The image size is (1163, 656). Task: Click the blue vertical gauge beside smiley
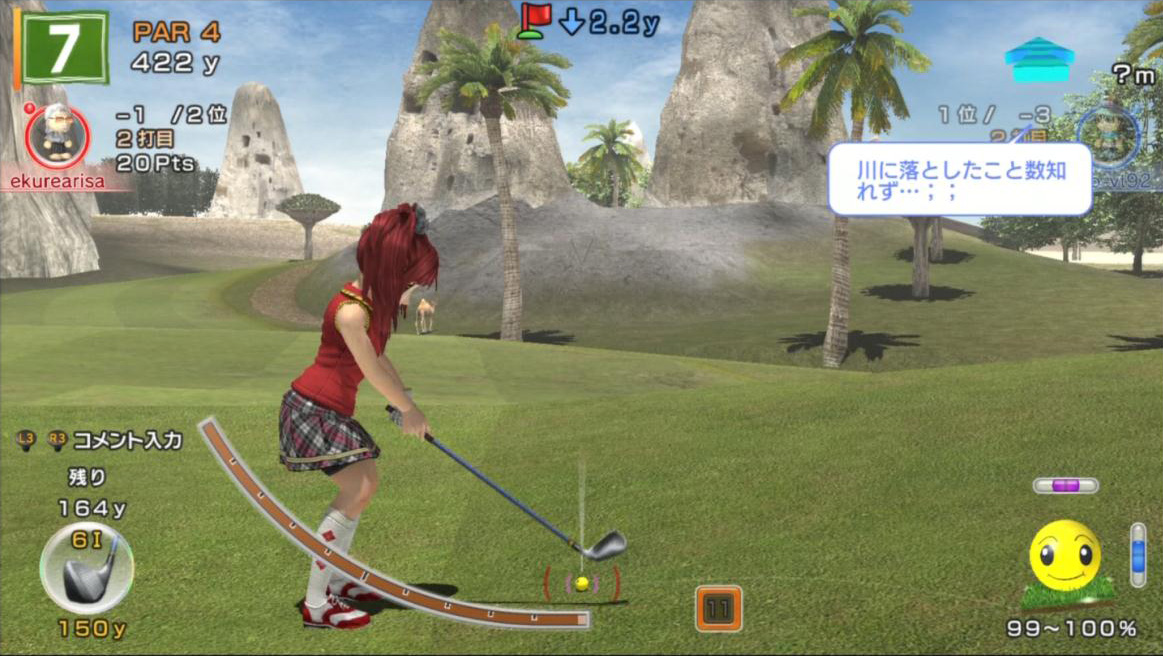click(x=1138, y=555)
